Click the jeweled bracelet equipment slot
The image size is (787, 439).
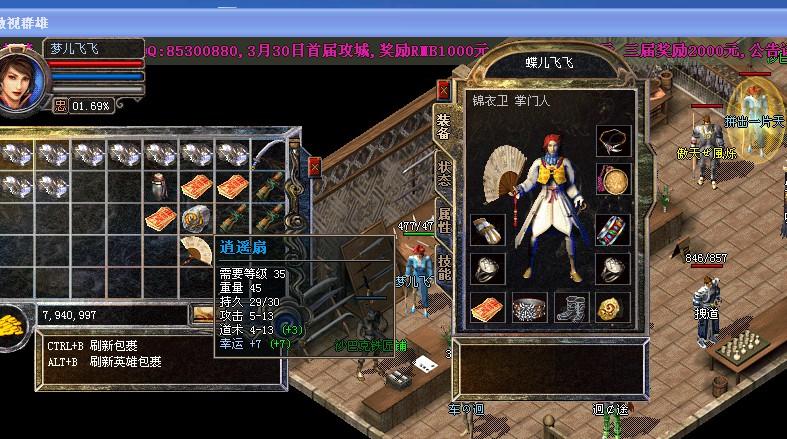[x=611, y=229]
